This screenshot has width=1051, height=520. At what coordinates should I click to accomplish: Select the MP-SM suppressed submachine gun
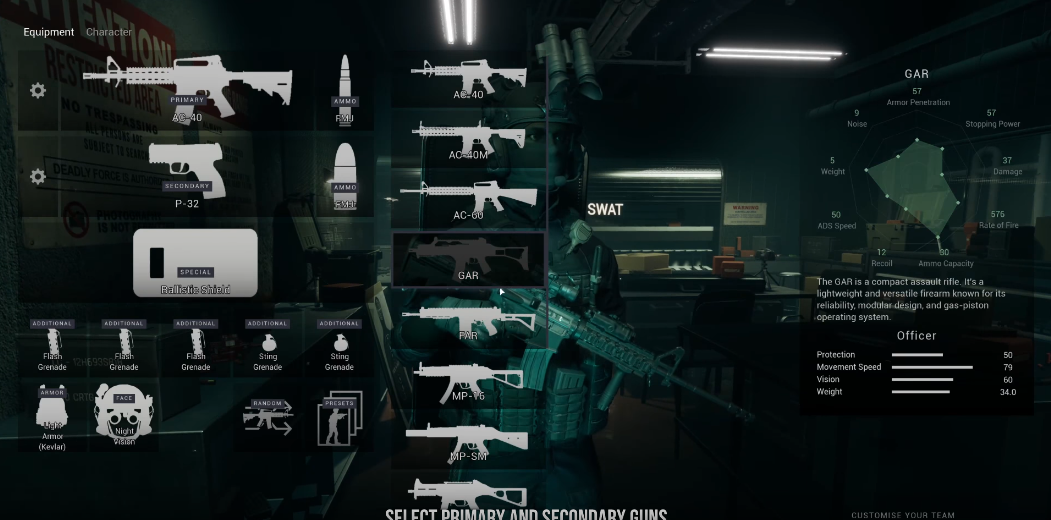pos(468,441)
